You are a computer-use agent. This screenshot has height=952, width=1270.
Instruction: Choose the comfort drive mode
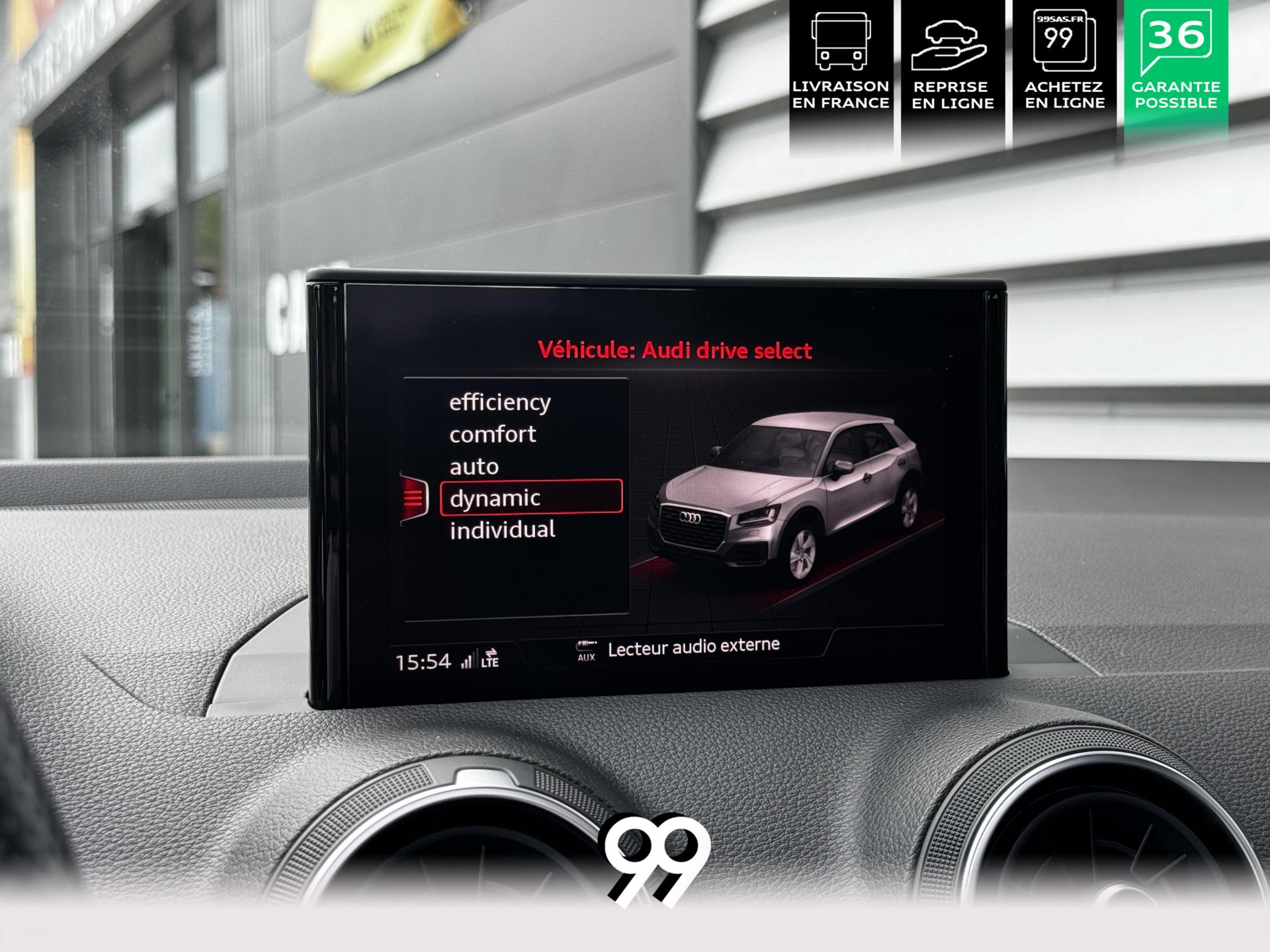click(493, 434)
